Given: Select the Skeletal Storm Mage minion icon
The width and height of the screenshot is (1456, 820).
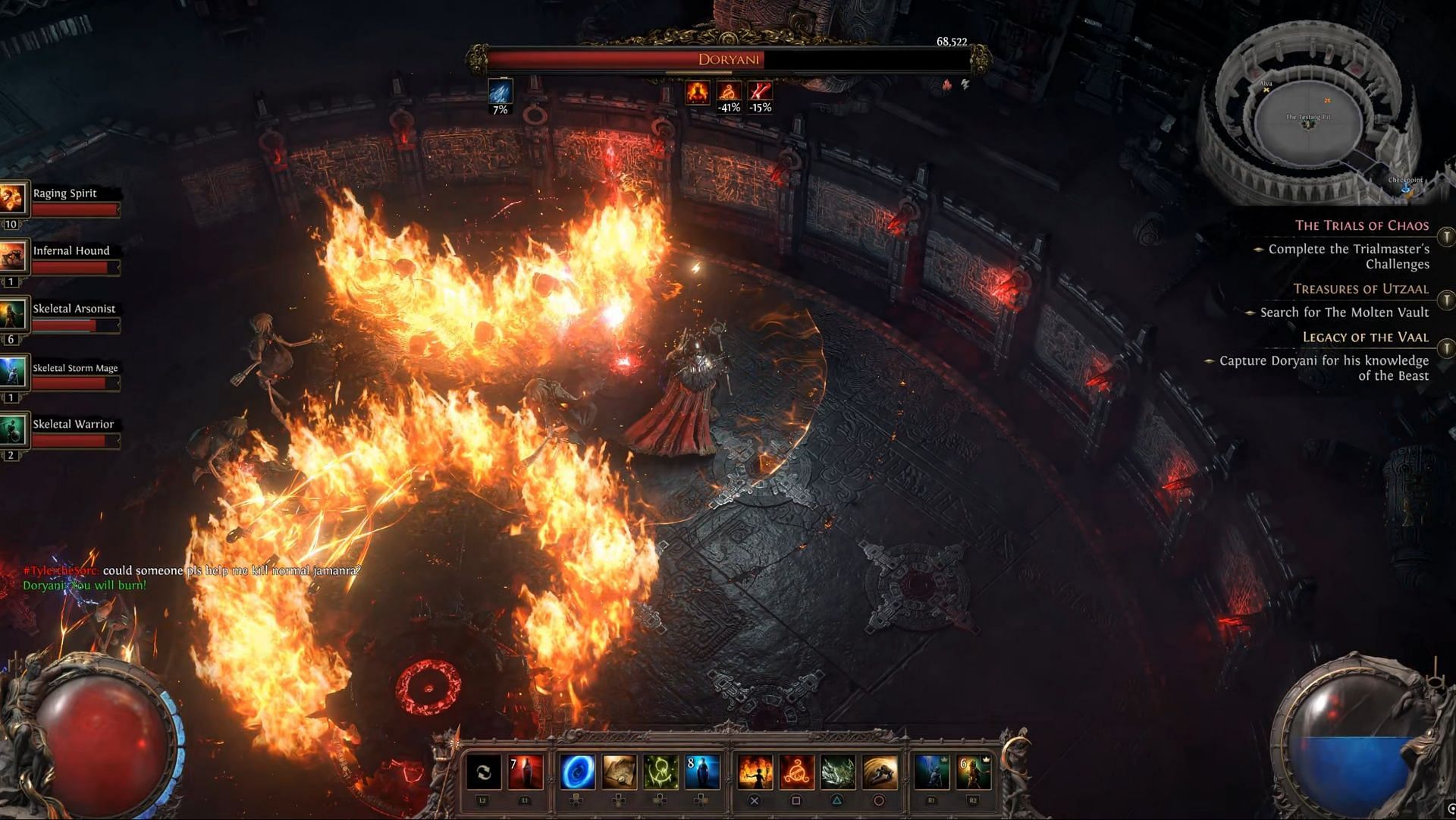Looking at the screenshot, I should click(x=14, y=372).
